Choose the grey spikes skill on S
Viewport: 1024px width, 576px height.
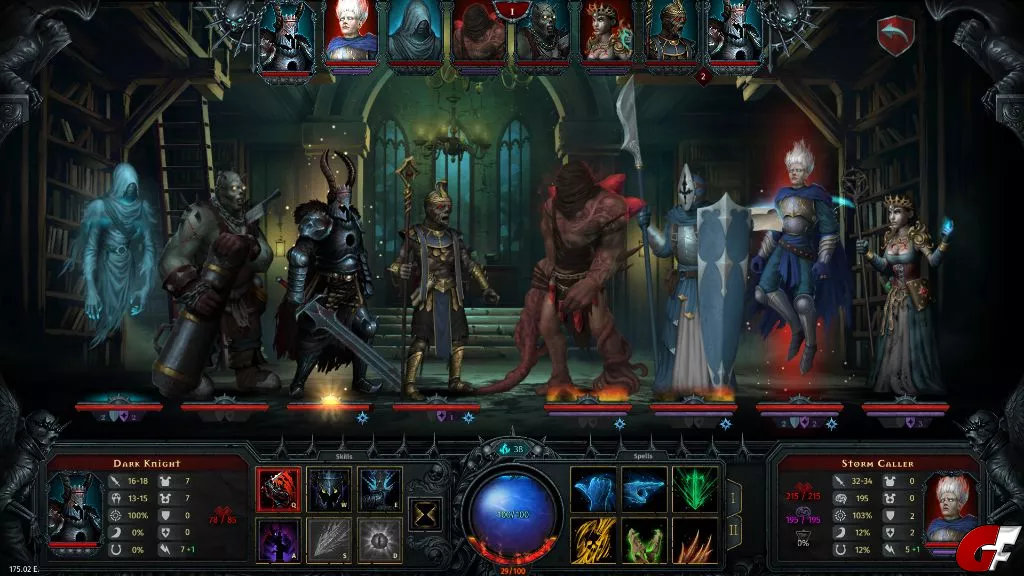point(330,540)
